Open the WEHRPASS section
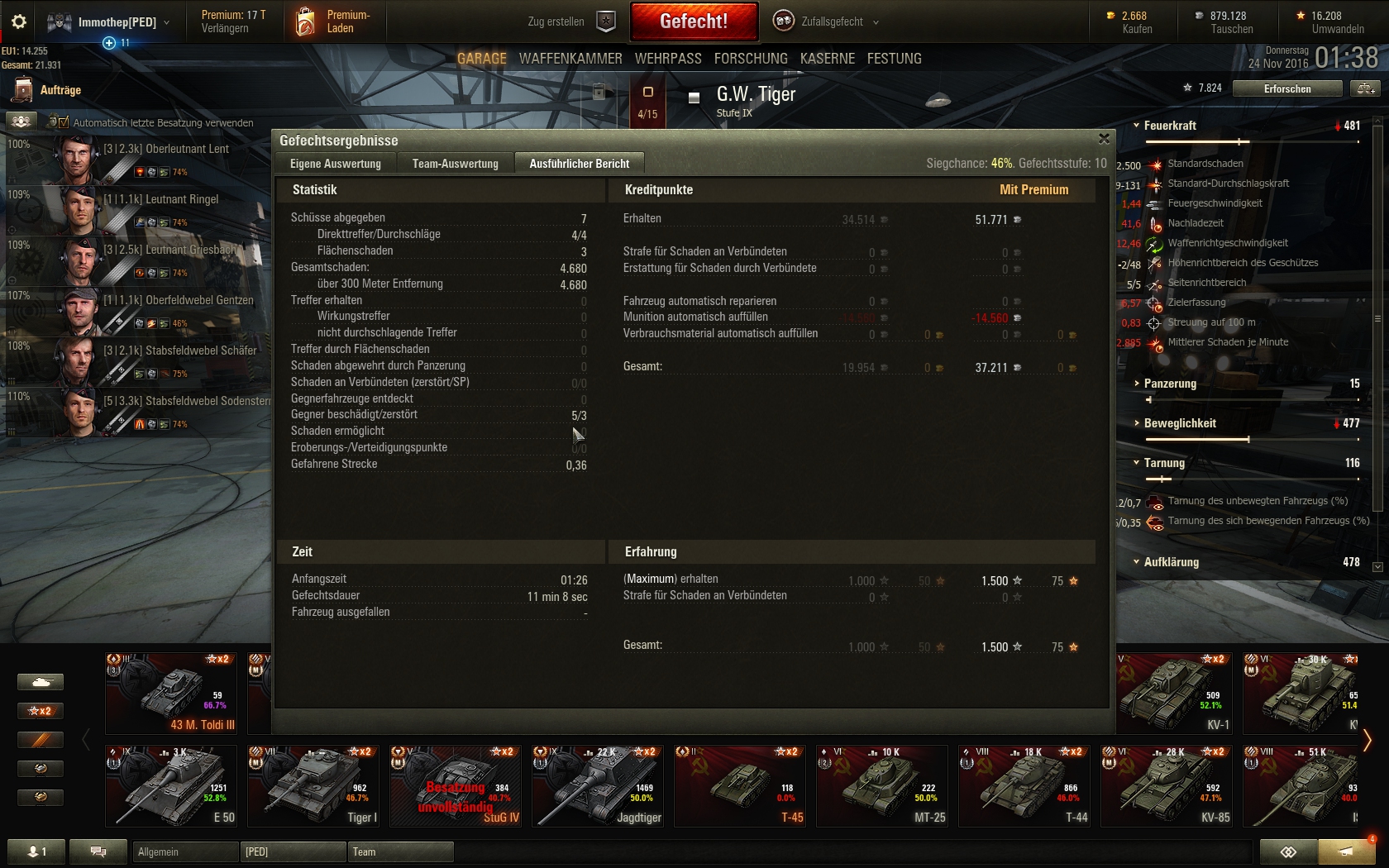Screen dimensions: 1389x868 tap(668, 59)
